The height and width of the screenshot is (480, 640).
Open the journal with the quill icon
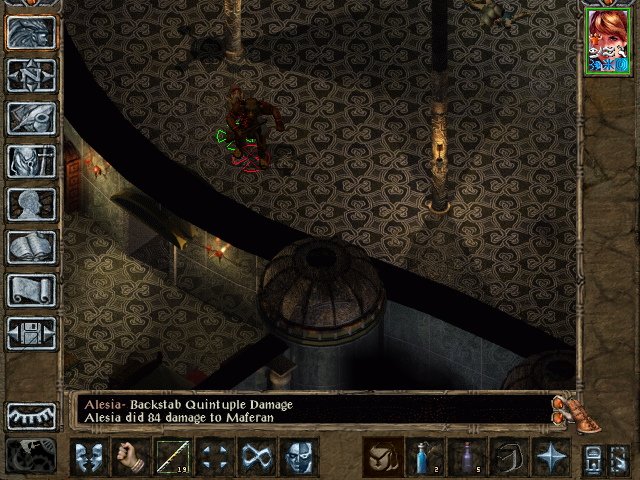point(31,118)
